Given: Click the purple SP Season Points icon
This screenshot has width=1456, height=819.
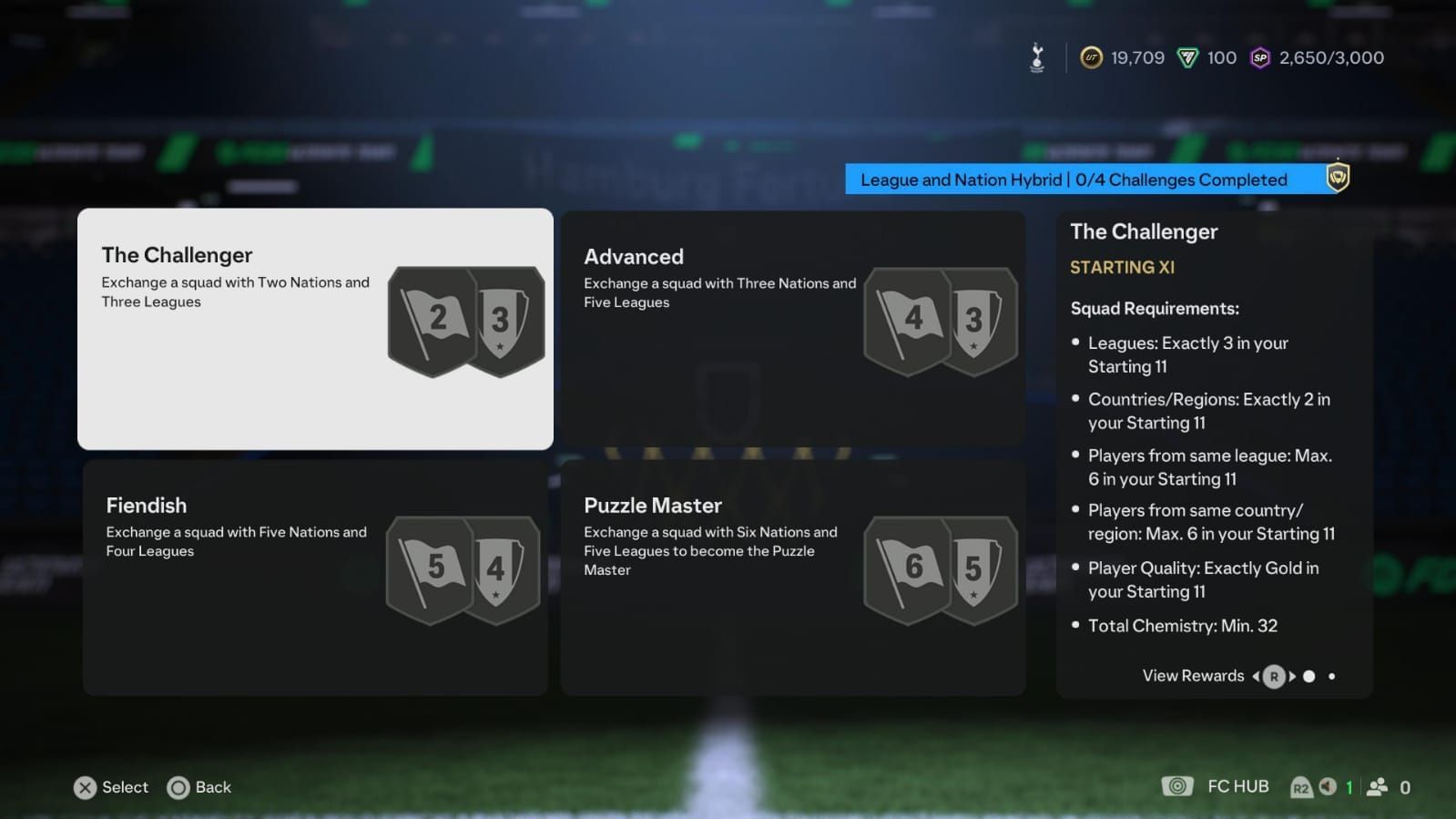Looking at the screenshot, I should (x=1259, y=57).
